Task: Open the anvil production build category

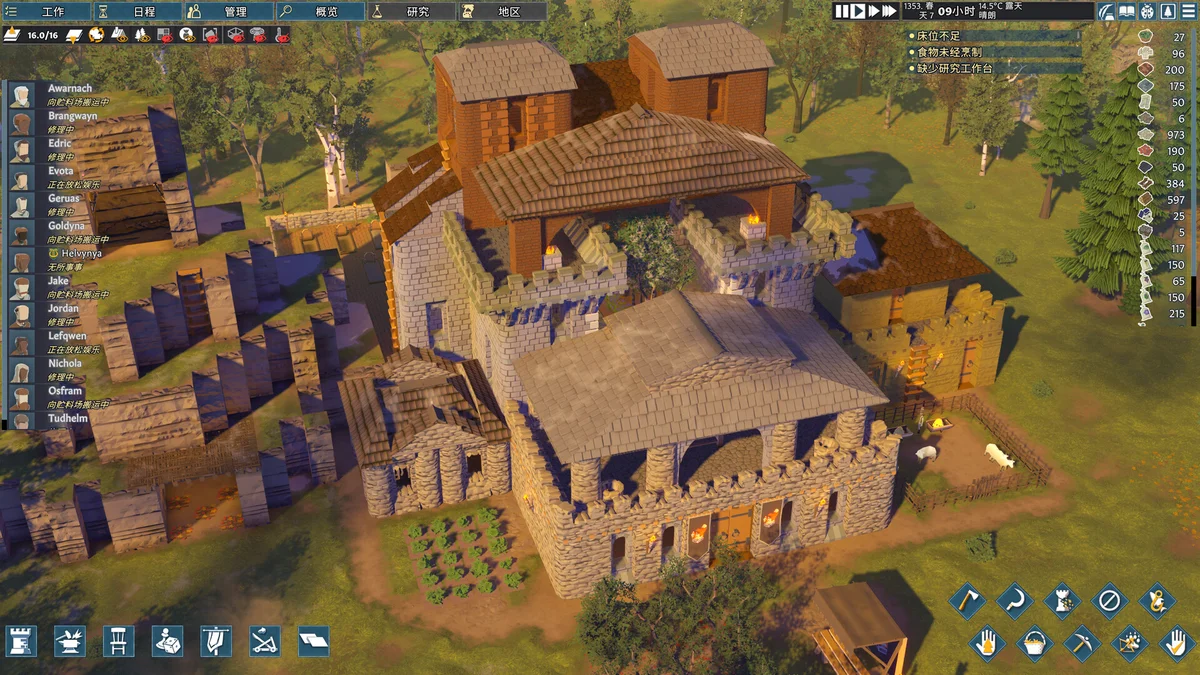Action: [70, 641]
